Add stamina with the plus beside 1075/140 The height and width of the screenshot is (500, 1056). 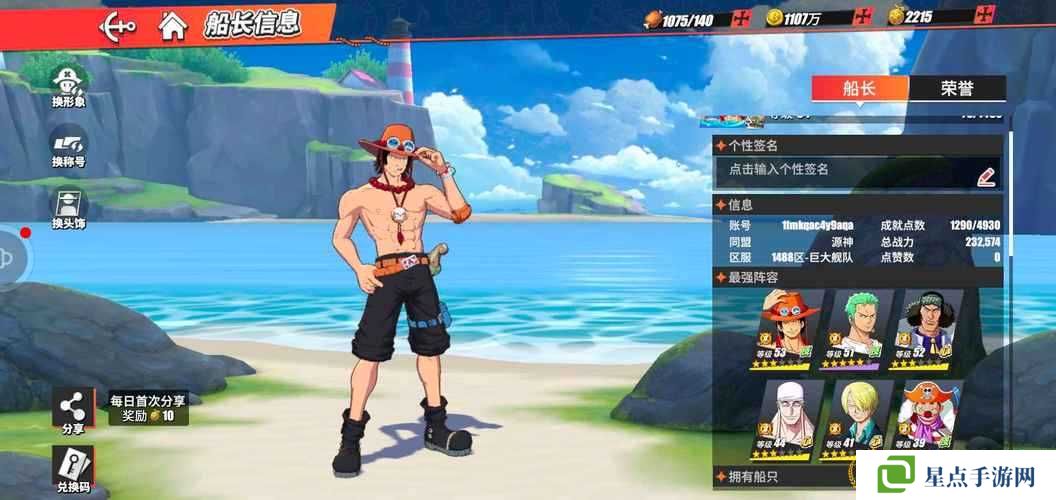741,17
